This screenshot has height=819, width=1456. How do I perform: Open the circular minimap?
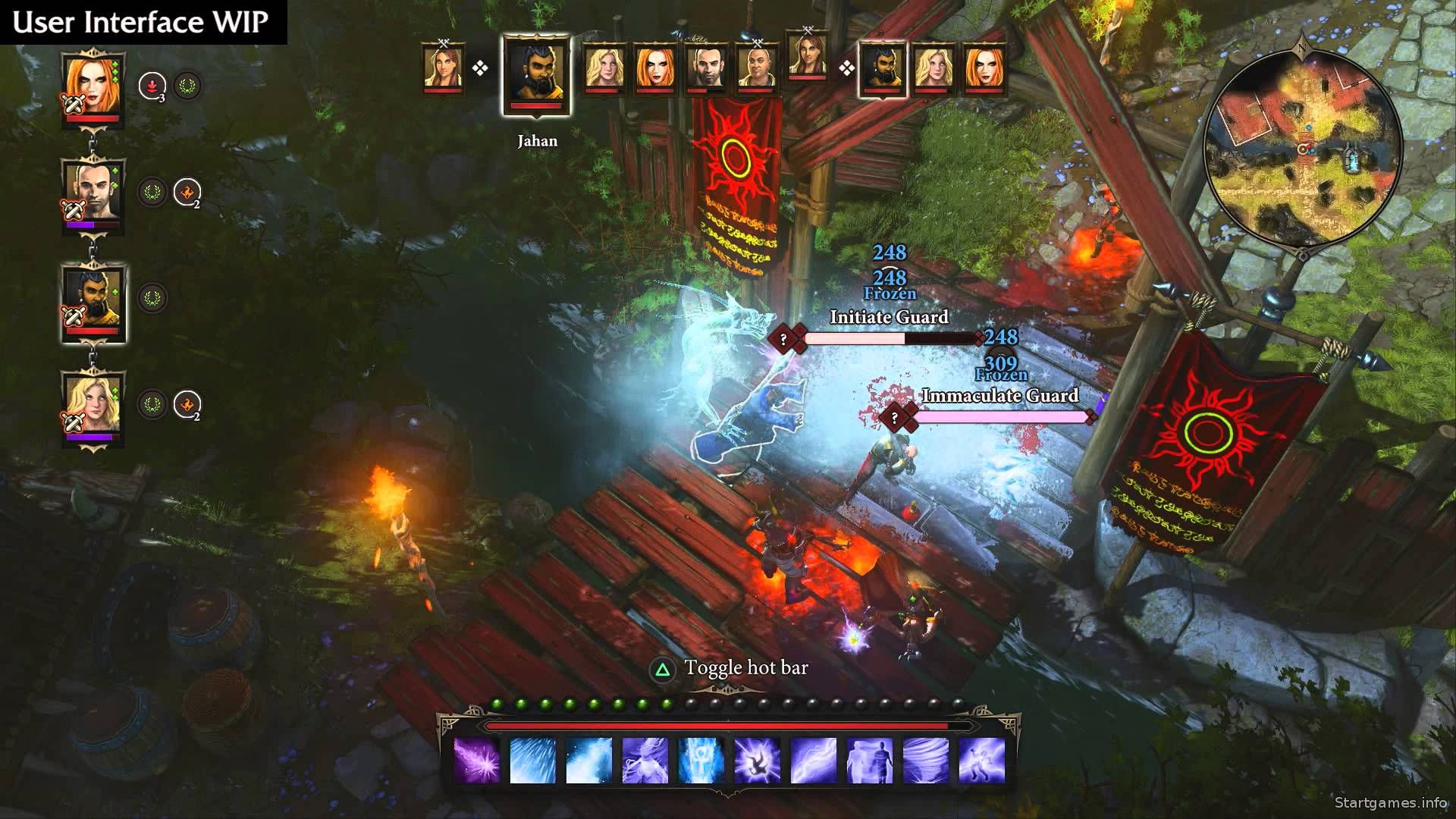coord(1302,148)
